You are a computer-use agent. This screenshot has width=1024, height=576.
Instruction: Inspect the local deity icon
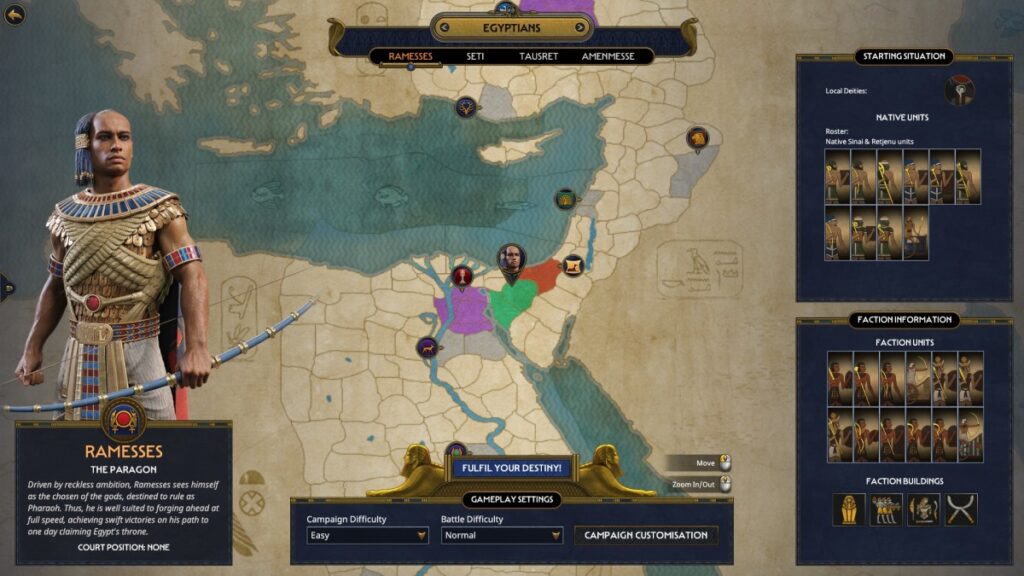(x=959, y=91)
